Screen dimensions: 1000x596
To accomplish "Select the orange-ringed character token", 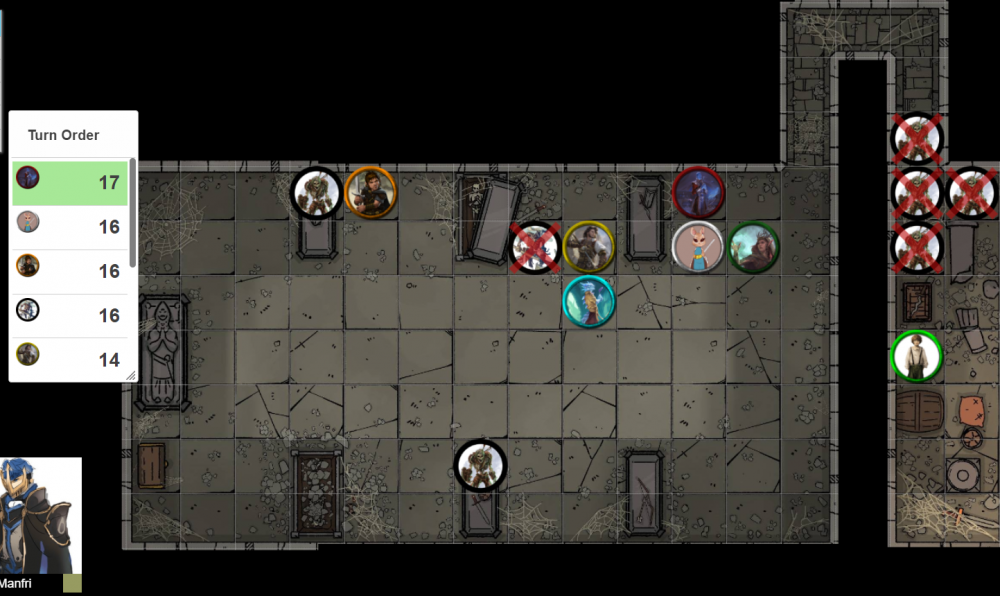I will click(370, 192).
